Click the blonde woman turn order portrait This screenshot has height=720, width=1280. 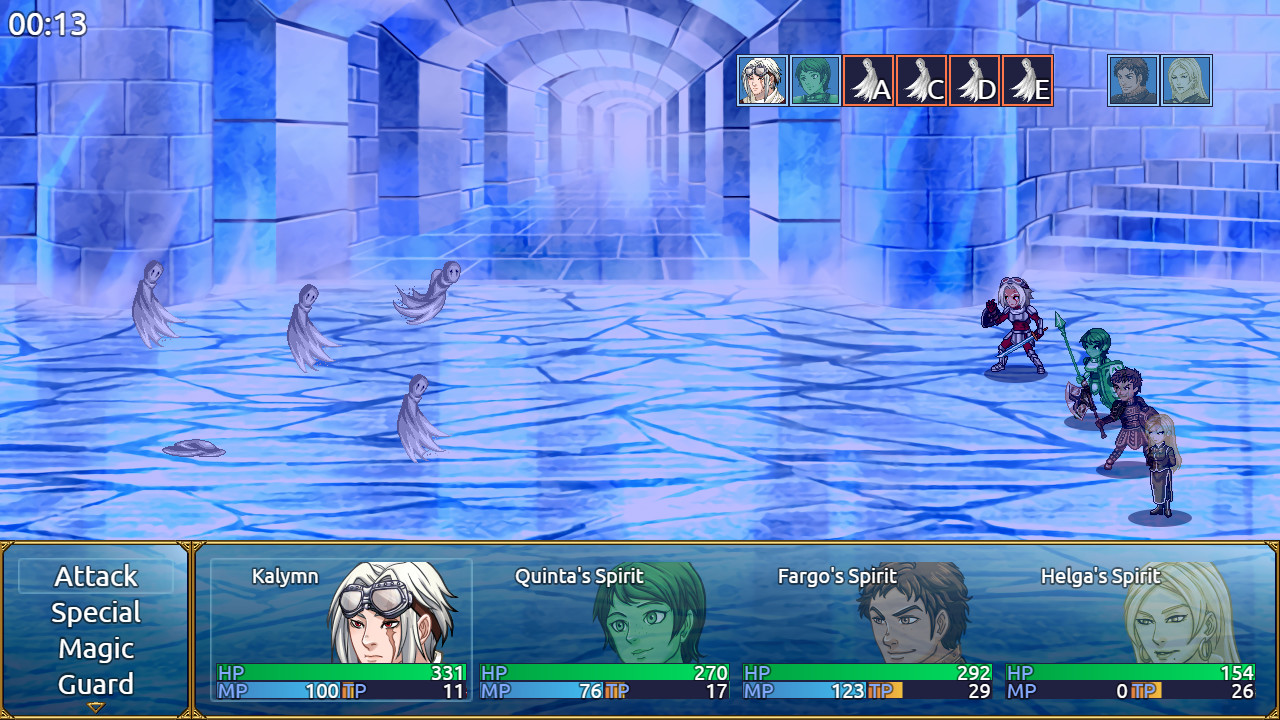pyautogui.click(x=1186, y=81)
